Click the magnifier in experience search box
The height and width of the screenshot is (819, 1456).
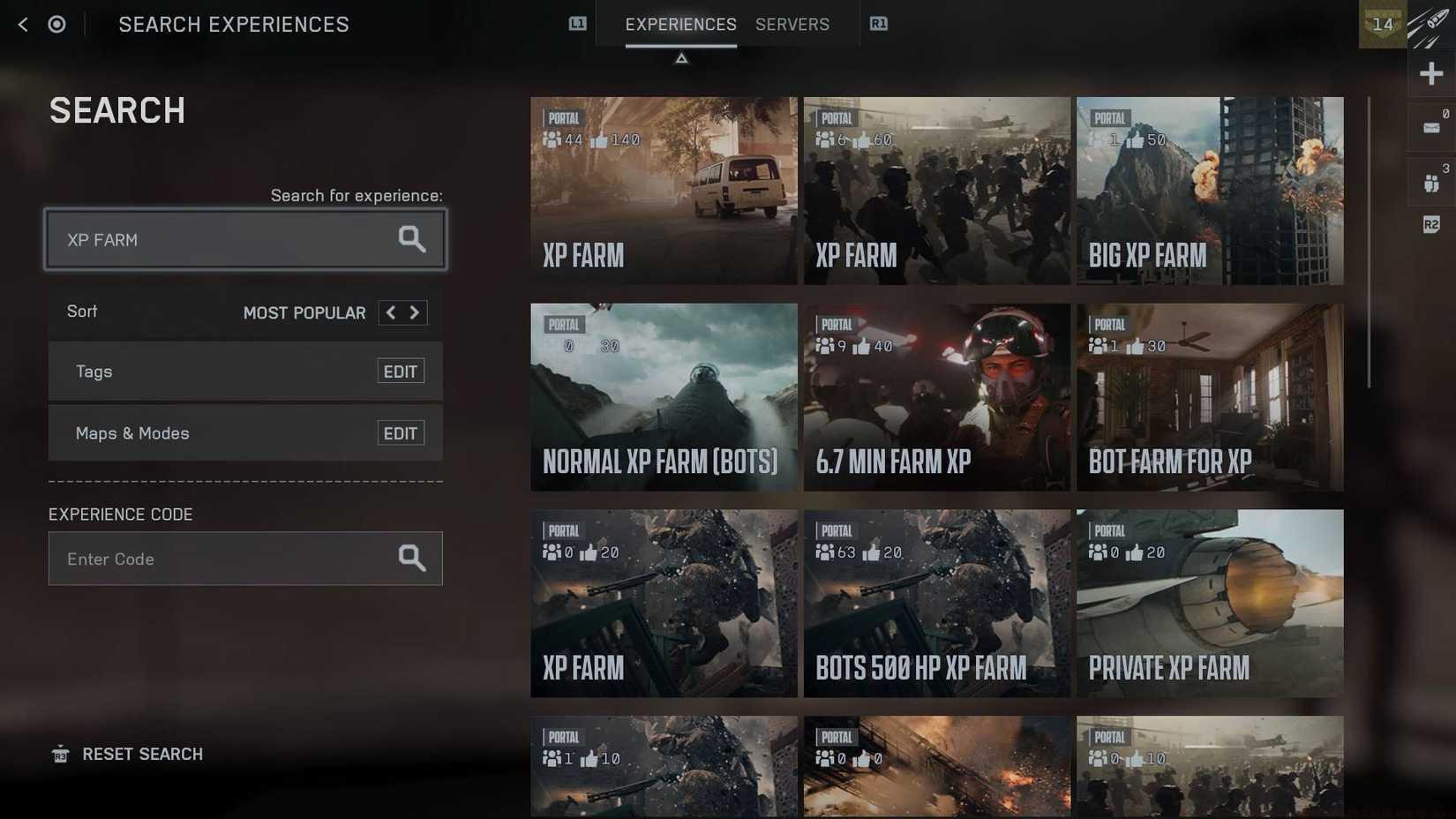(411, 239)
